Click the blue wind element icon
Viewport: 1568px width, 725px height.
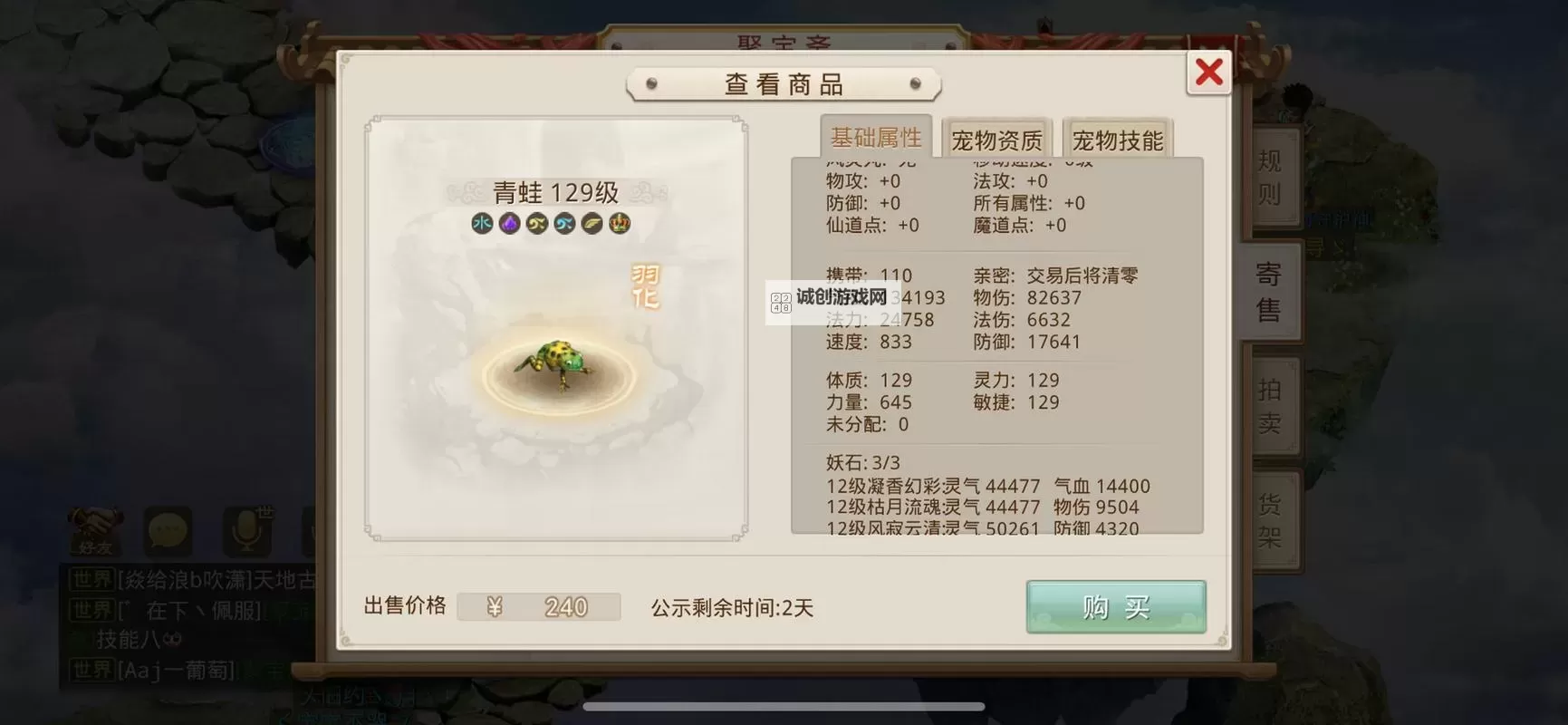[x=563, y=223]
